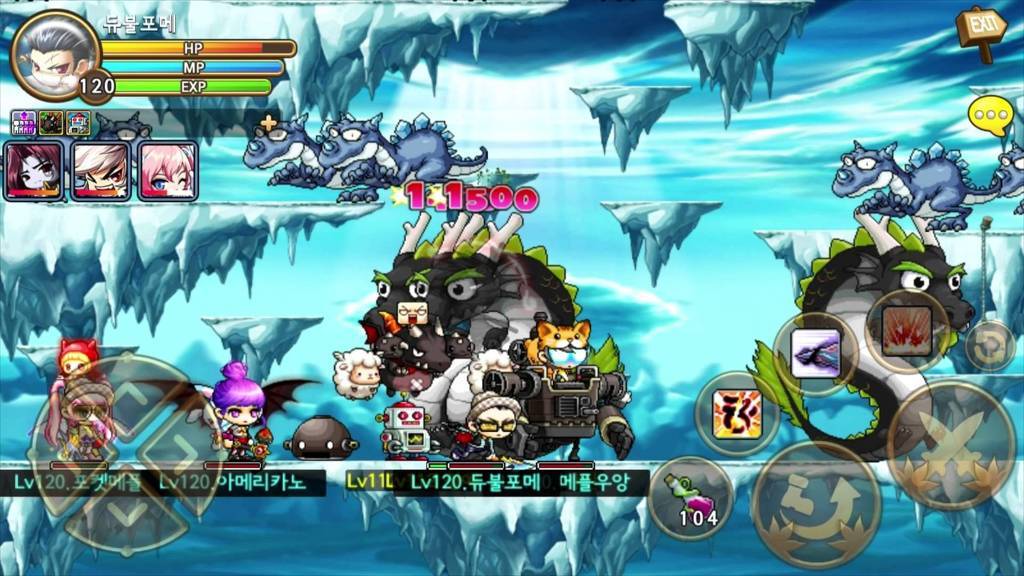The image size is (1024, 576).
Task: Activate the orange burst skill icon
Action: point(738,413)
